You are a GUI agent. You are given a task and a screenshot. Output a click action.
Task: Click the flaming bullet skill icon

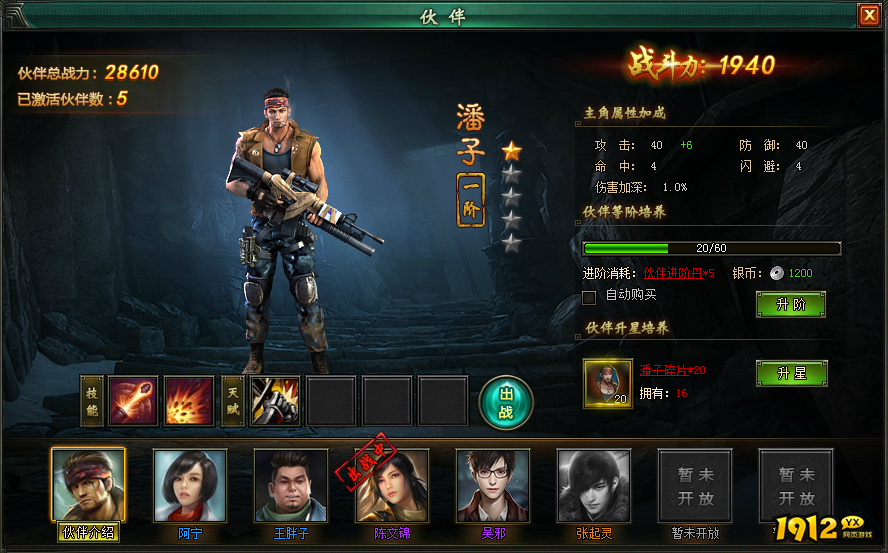coord(133,401)
